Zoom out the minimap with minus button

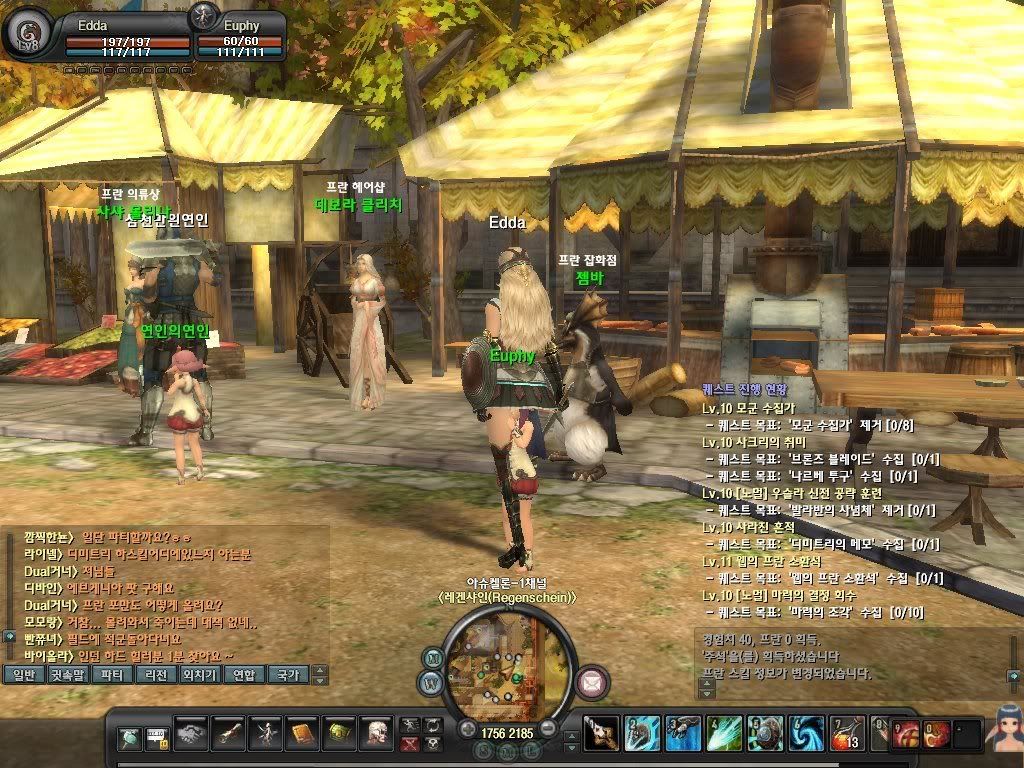549,729
